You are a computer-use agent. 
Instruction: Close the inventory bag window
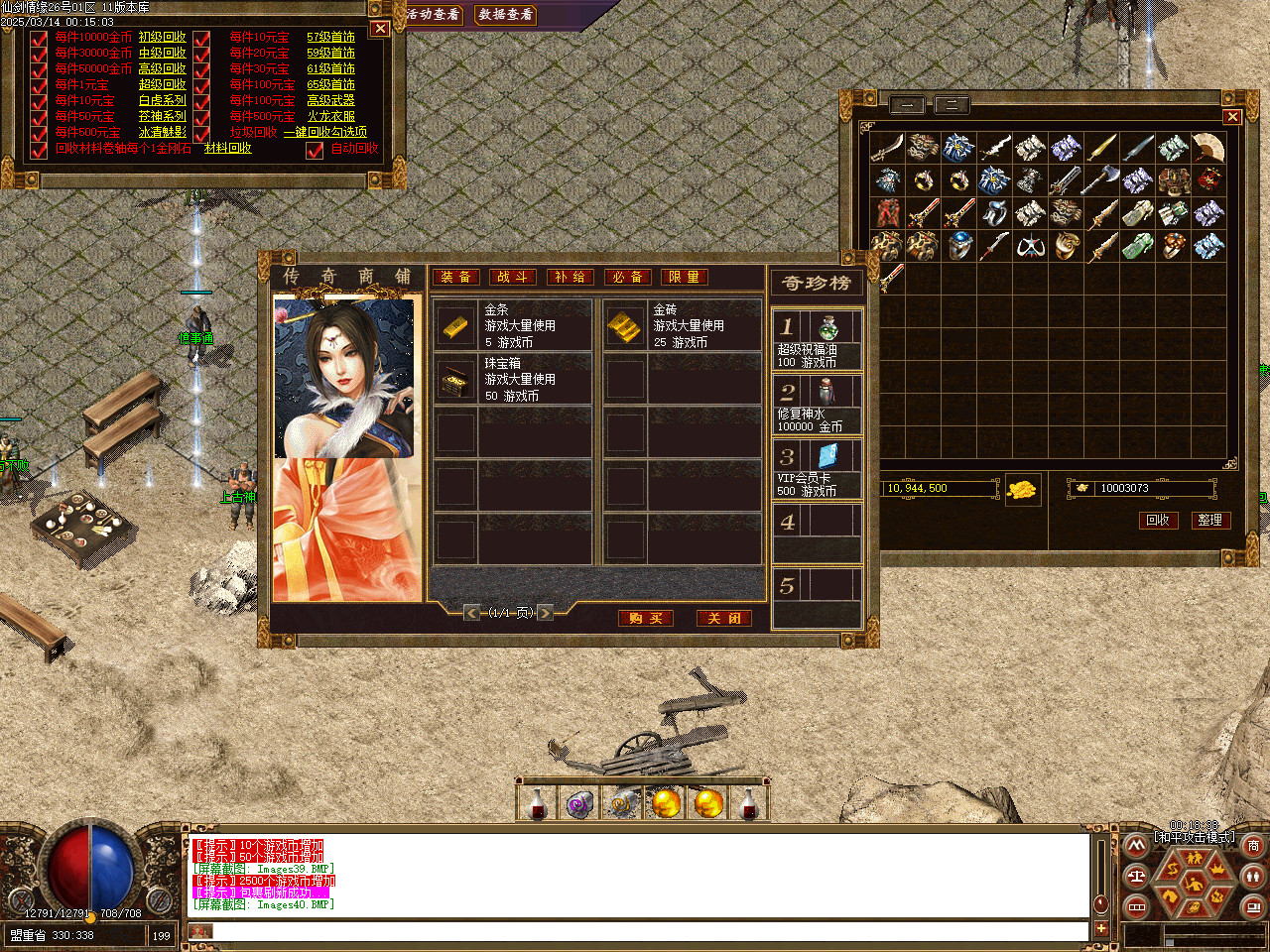coord(1232,117)
